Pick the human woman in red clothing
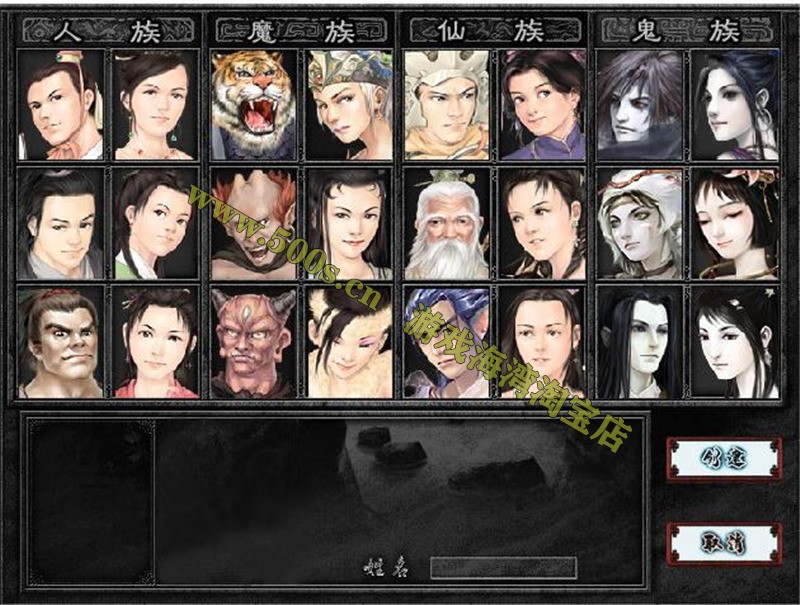 point(157,342)
